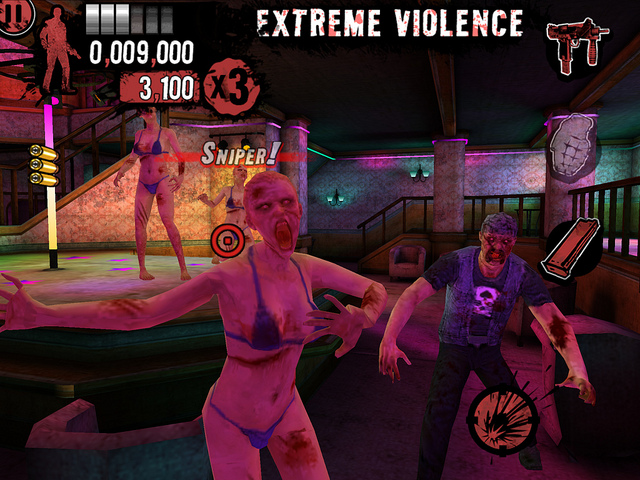Pause the game with the top-left button
Viewport: 640px width, 480px height.
(x=12, y=17)
